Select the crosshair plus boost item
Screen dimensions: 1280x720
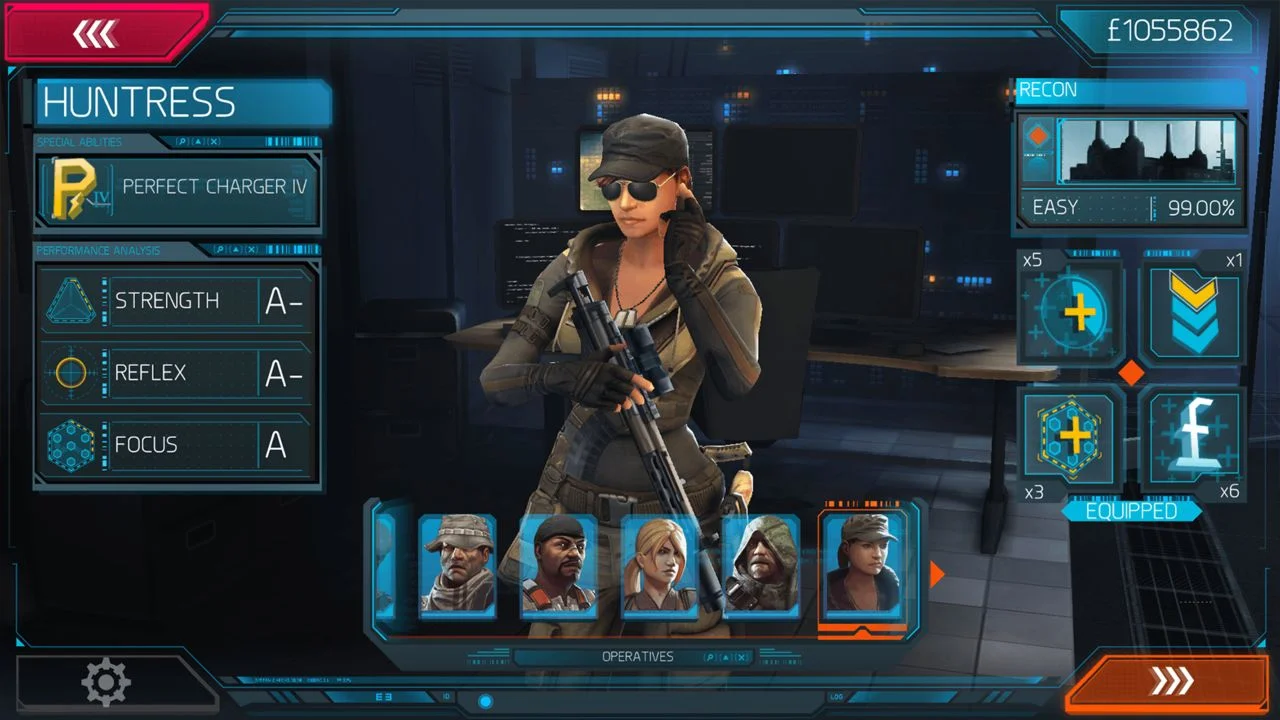click(1070, 313)
